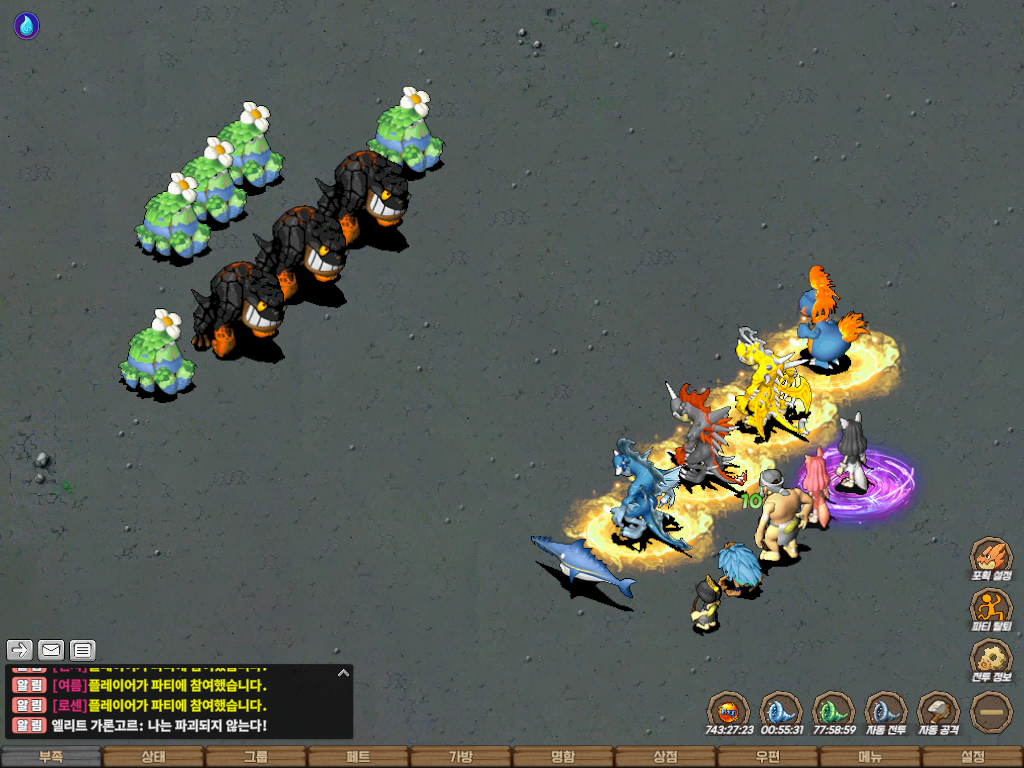The height and width of the screenshot is (768, 1024).
Task: Open the 메뉴 (menu) tab
Action: pos(869,757)
